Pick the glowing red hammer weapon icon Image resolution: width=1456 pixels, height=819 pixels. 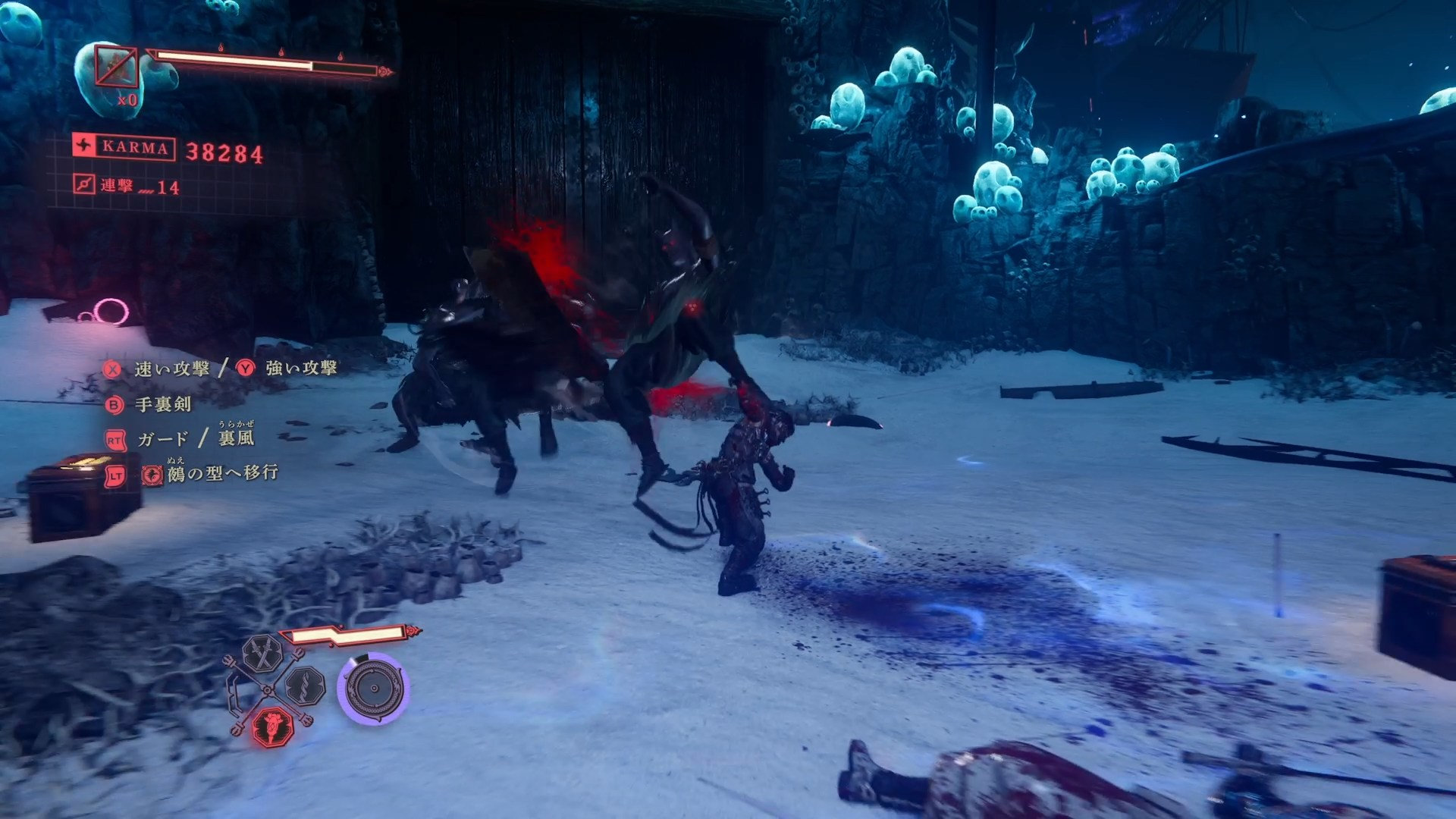pos(271,726)
